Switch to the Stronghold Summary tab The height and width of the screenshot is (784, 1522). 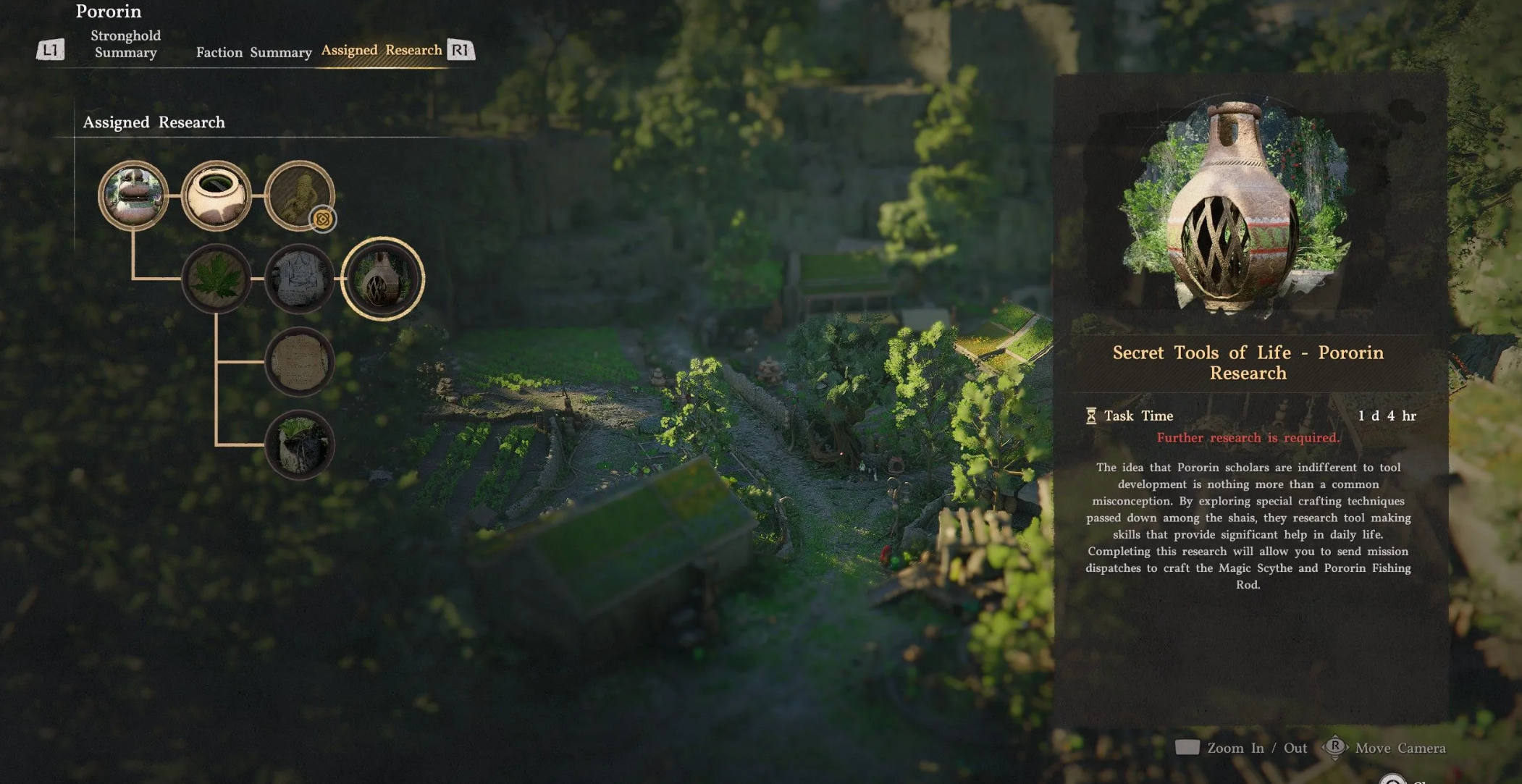tap(125, 44)
